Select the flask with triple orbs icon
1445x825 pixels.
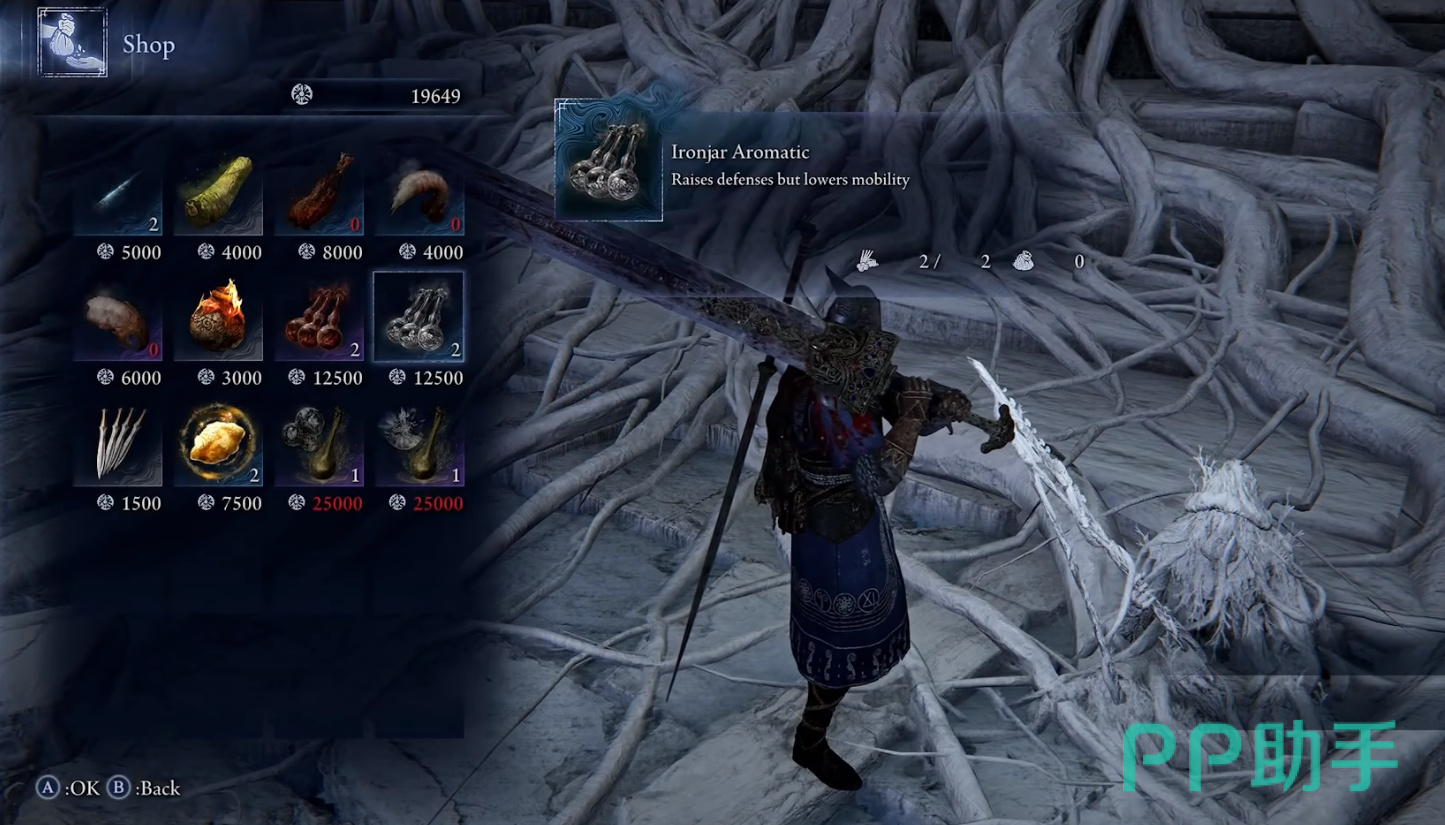(319, 445)
